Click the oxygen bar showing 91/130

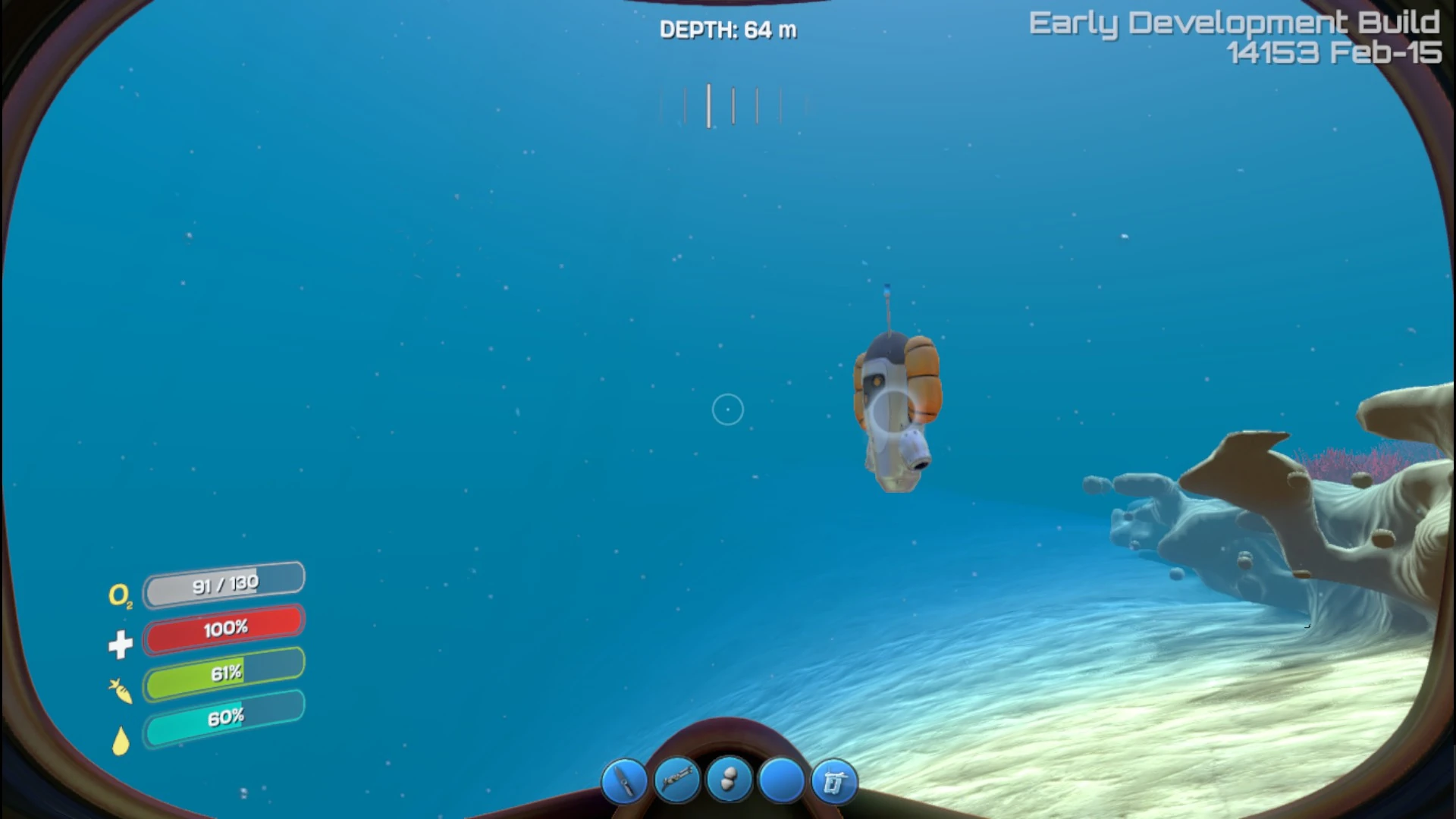point(224,582)
